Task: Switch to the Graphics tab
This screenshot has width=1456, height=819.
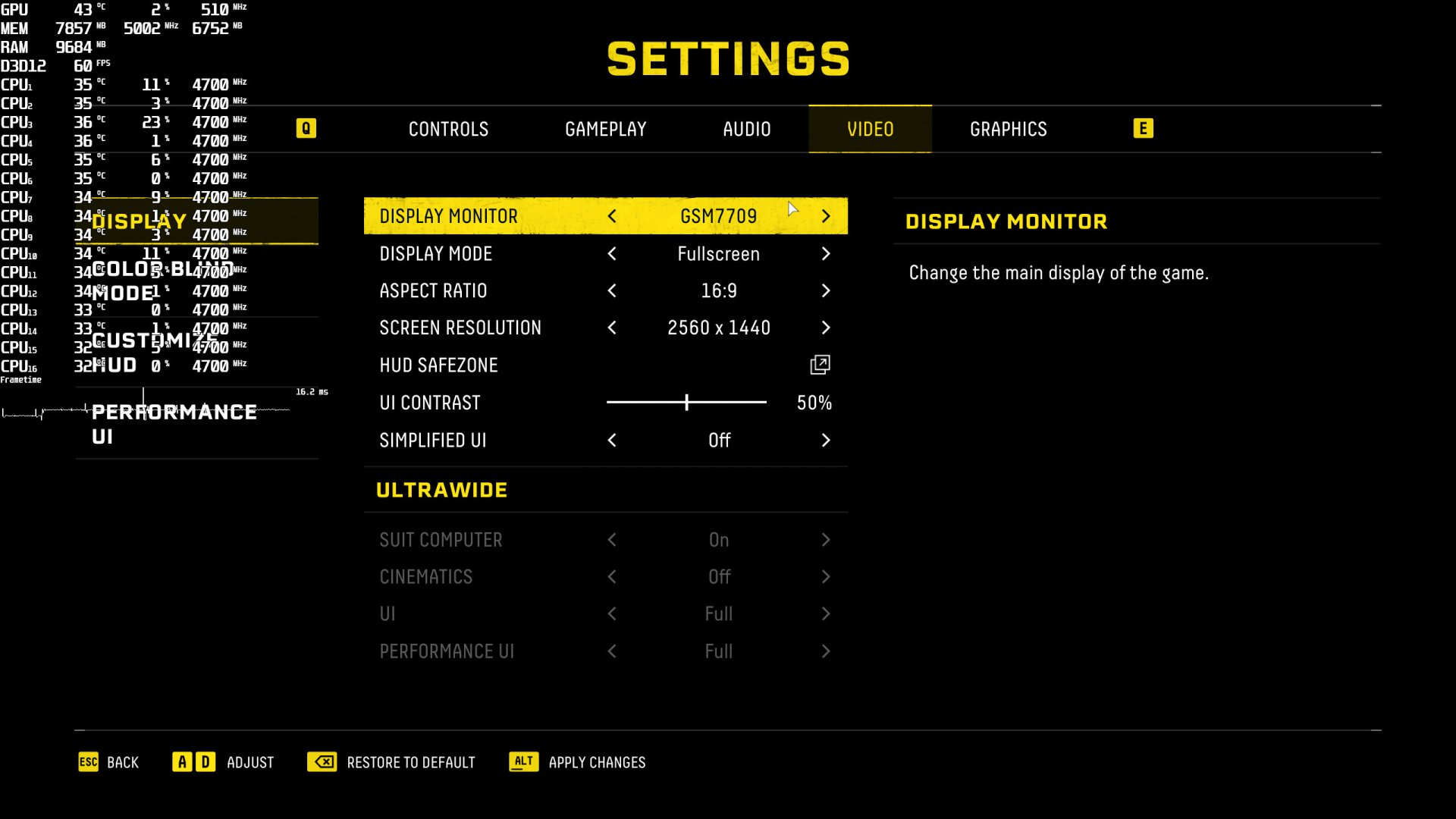Action: [x=1009, y=129]
